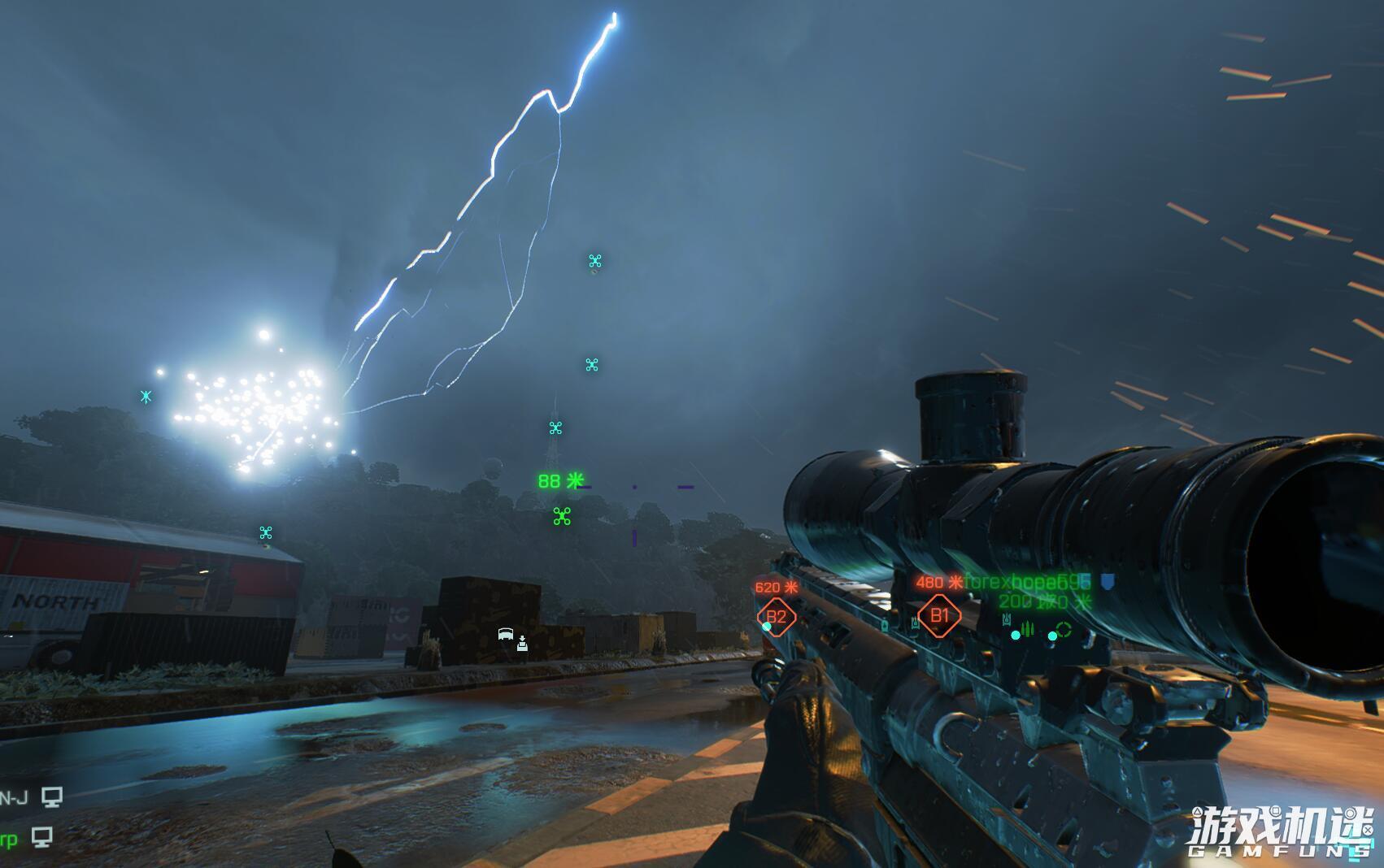
Task: Select the B2 objective marker
Action: pos(776,617)
